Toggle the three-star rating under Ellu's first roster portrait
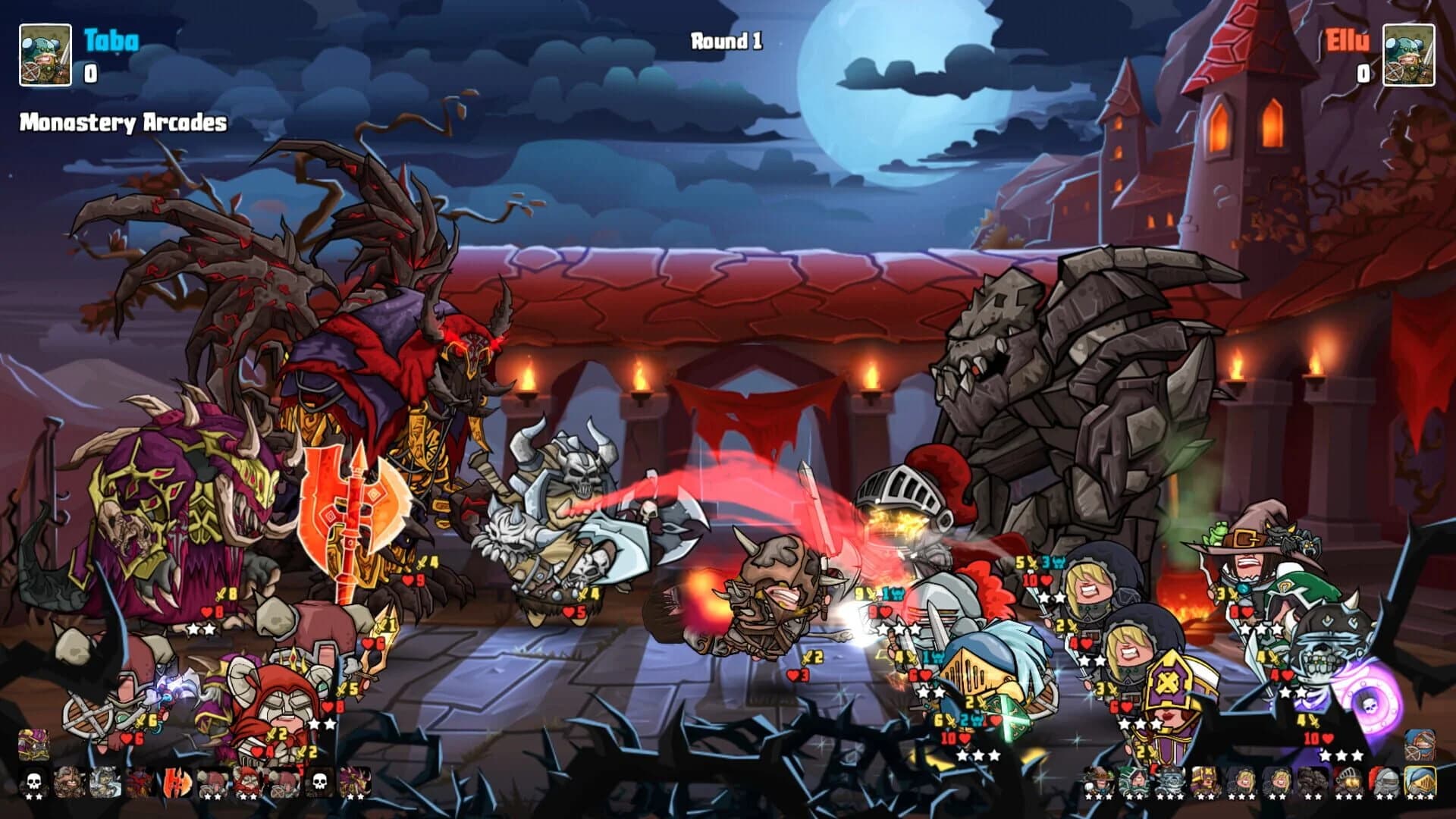The image size is (1456, 819). [x=1098, y=796]
